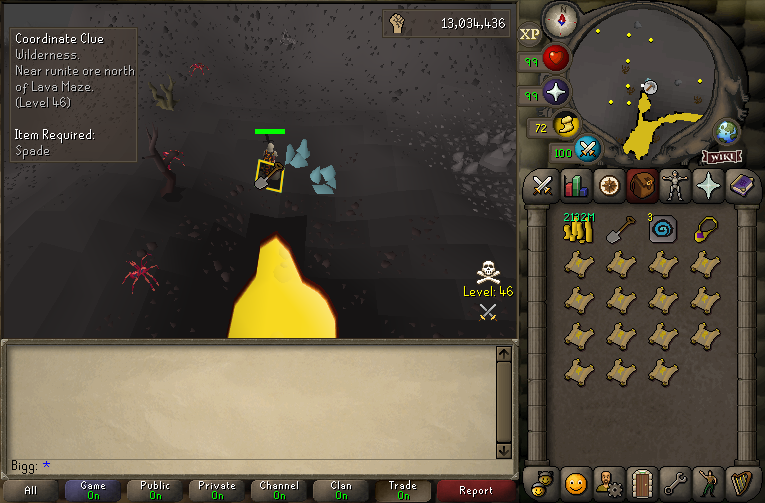Image resolution: width=765 pixels, height=503 pixels.
Task: Open the Report abuse button
Action: [x=476, y=490]
